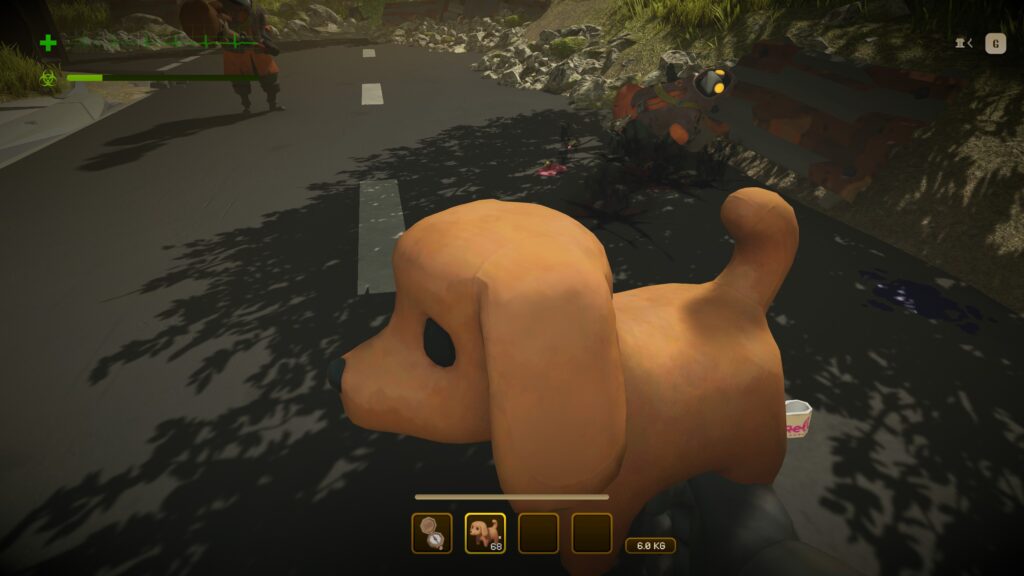The image size is (1024, 576).
Task: Select the compass hotbar slot
Action: tap(431, 533)
